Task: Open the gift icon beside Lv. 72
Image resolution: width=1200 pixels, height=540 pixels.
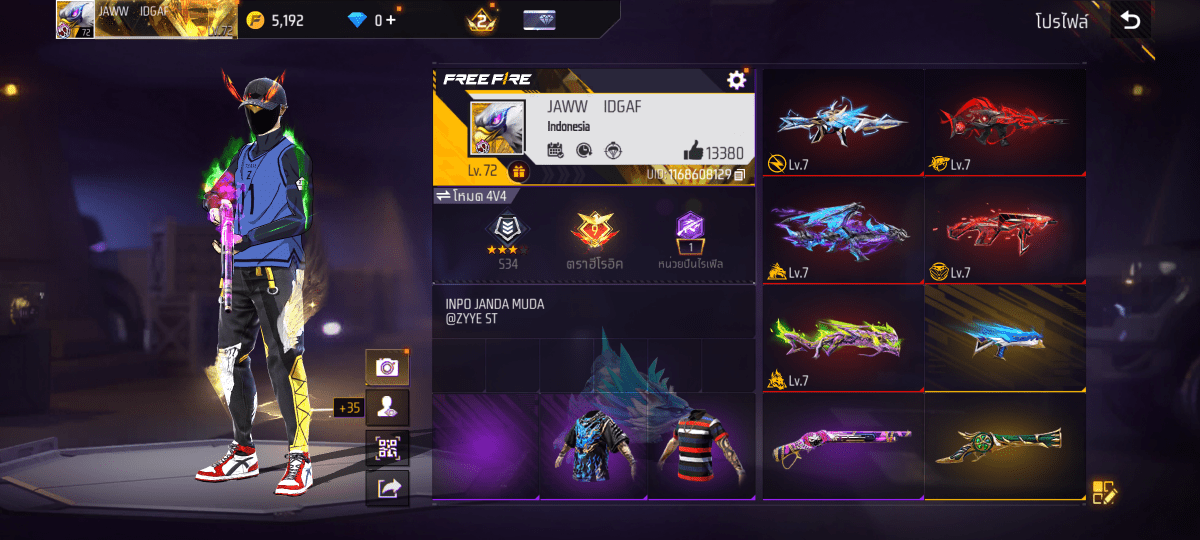Action: click(518, 171)
